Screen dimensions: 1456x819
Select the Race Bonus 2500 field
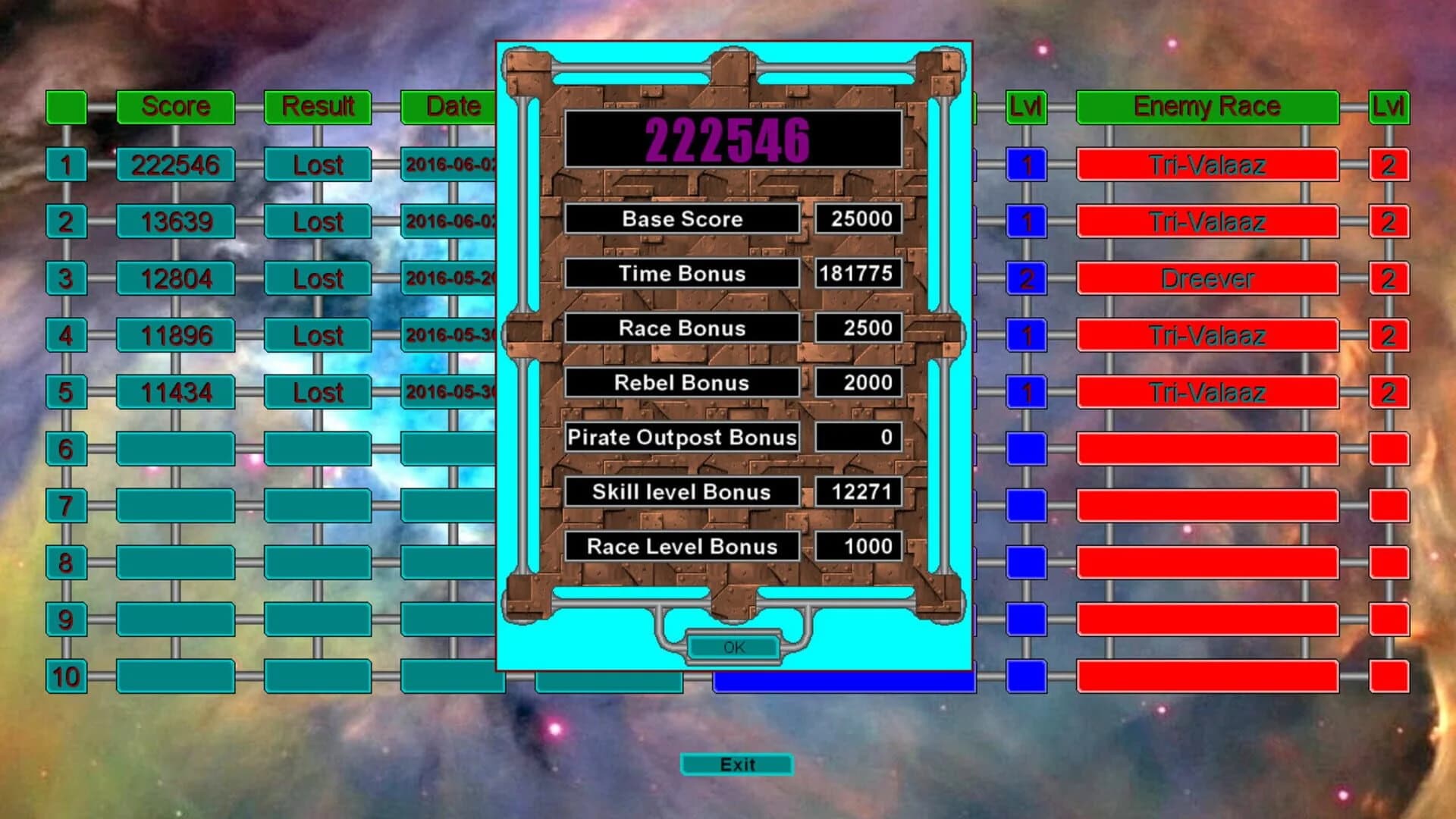(x=857, y=328)
